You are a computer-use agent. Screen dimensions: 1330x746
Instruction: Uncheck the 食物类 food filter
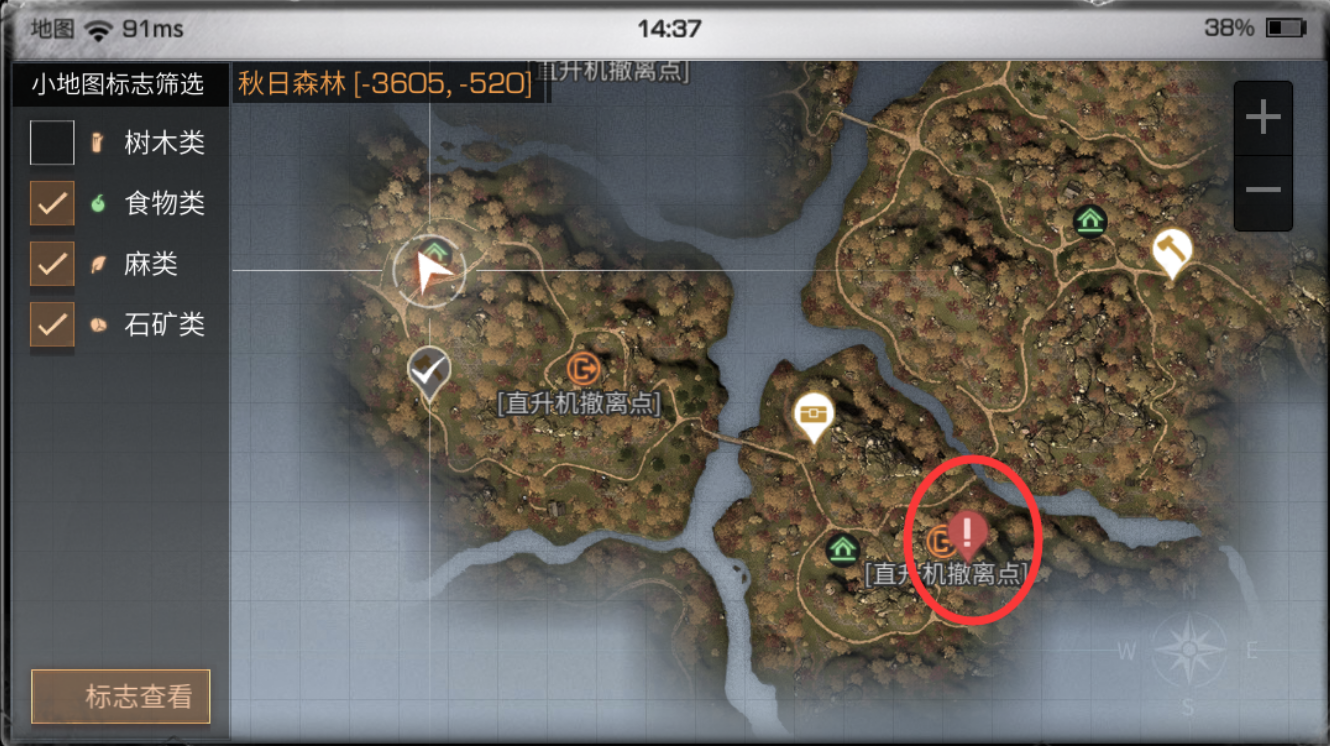point(52,204)
